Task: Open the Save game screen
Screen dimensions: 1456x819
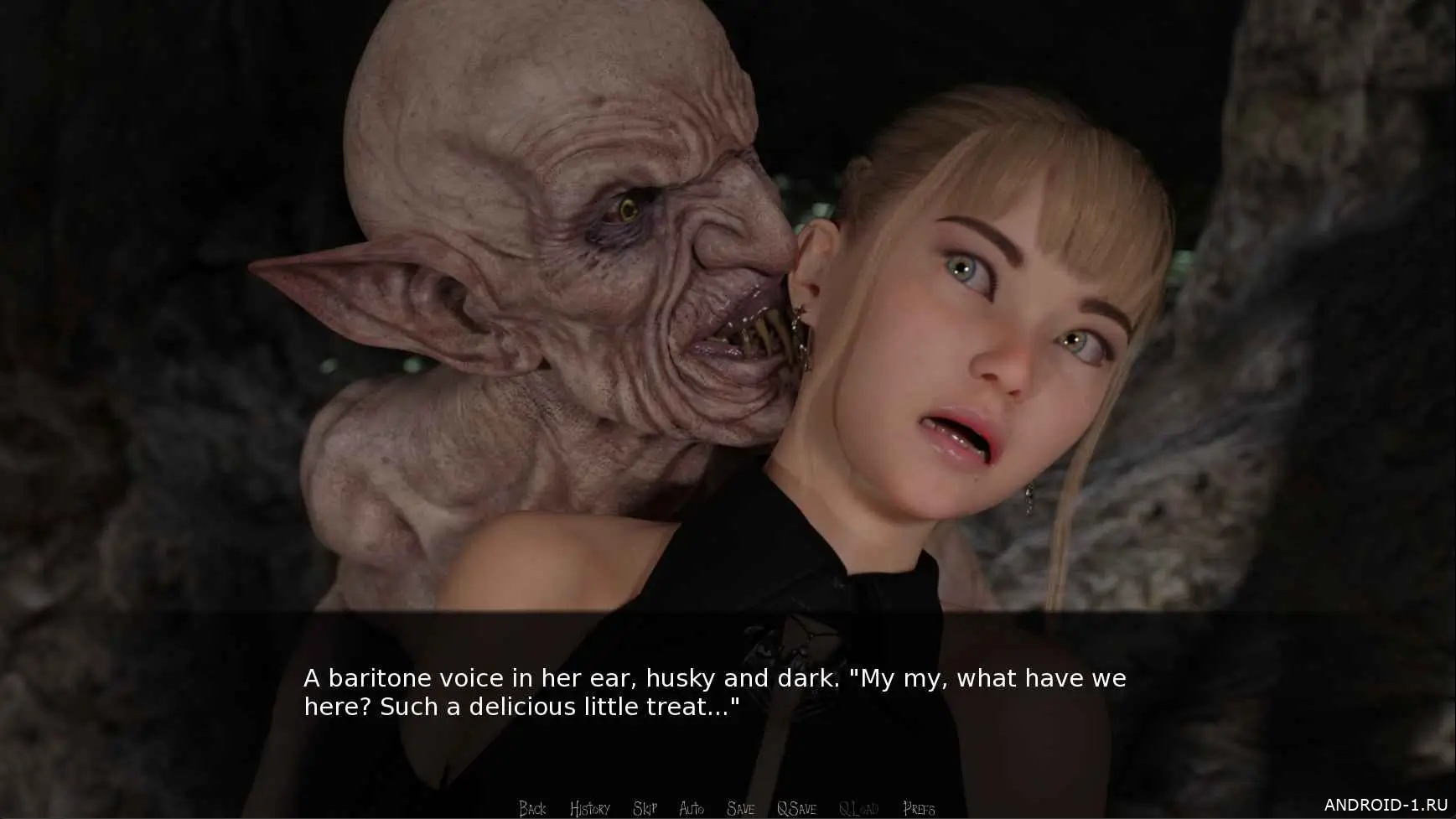Action: click(x=740, y=808)
